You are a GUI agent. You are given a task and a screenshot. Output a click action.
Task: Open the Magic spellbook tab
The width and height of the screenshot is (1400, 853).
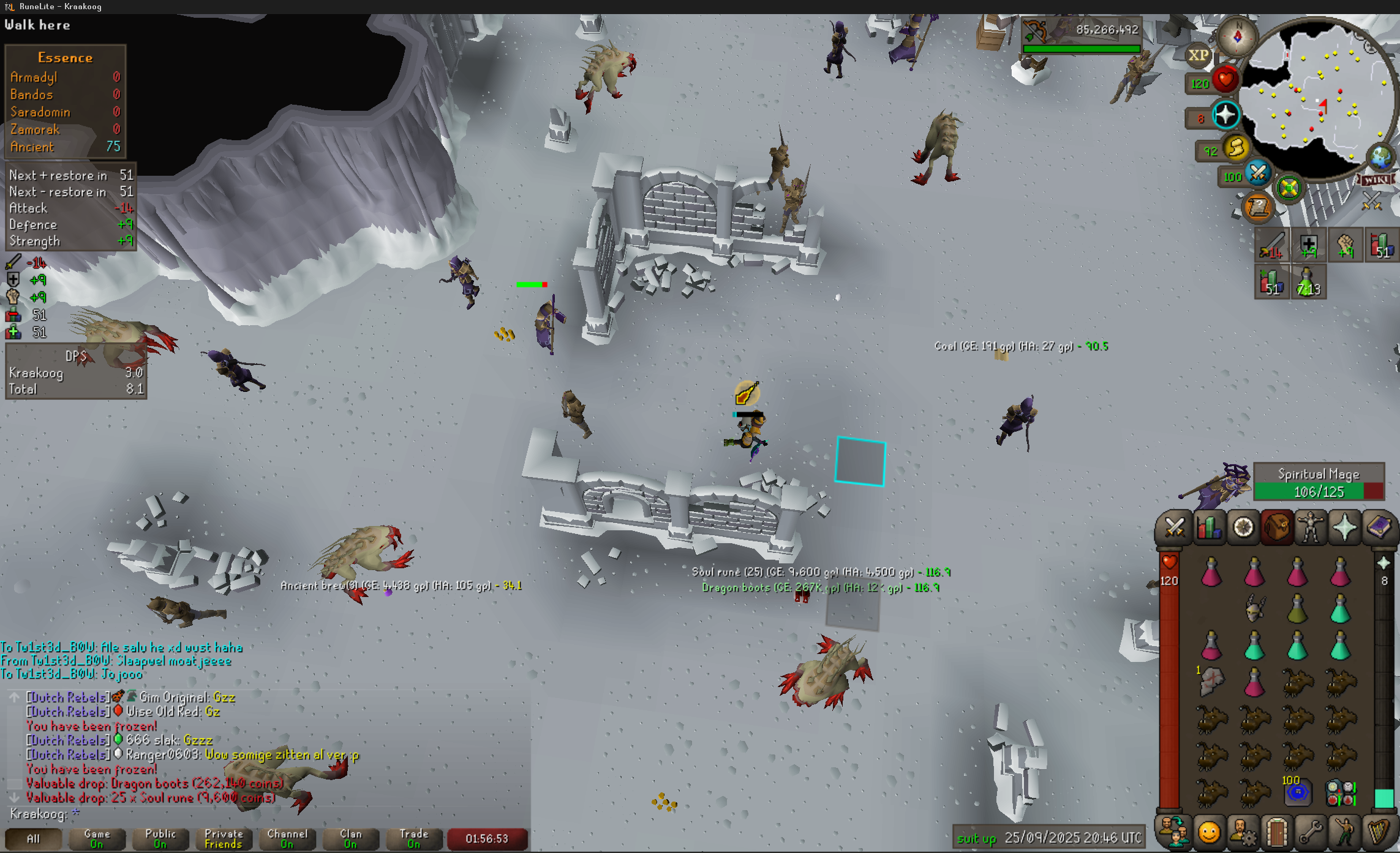click(x=1379, y=528)
